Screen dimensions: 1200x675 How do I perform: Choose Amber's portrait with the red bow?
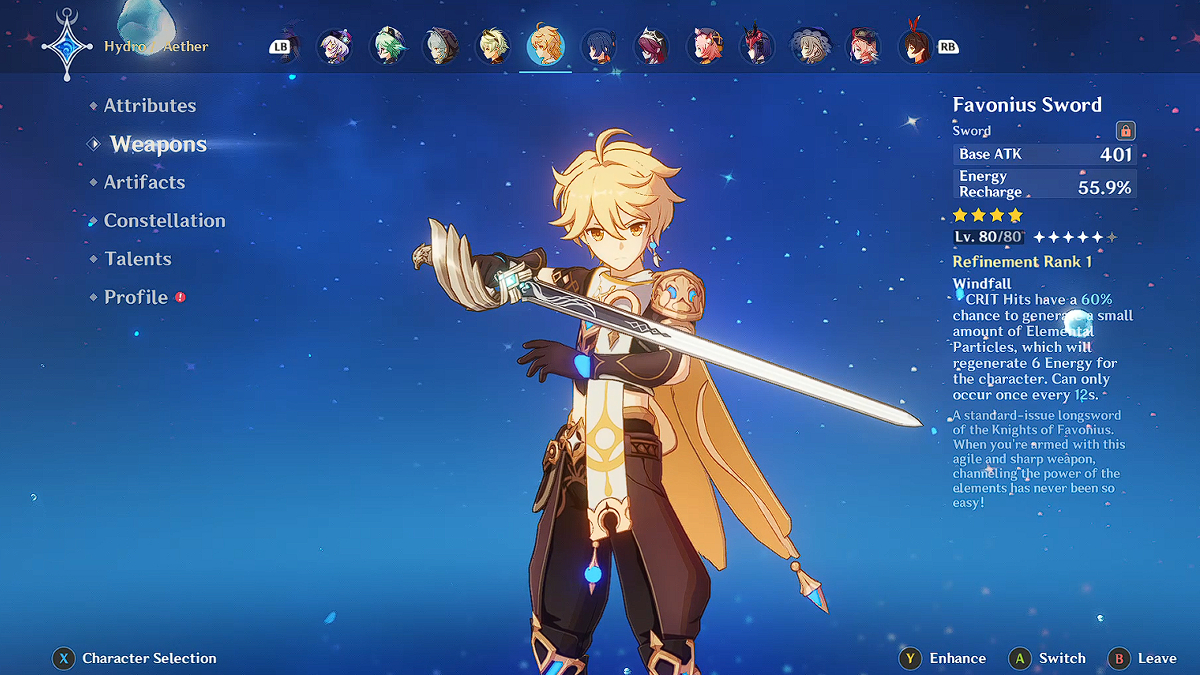pyautogui.click(x=914, y=46)
